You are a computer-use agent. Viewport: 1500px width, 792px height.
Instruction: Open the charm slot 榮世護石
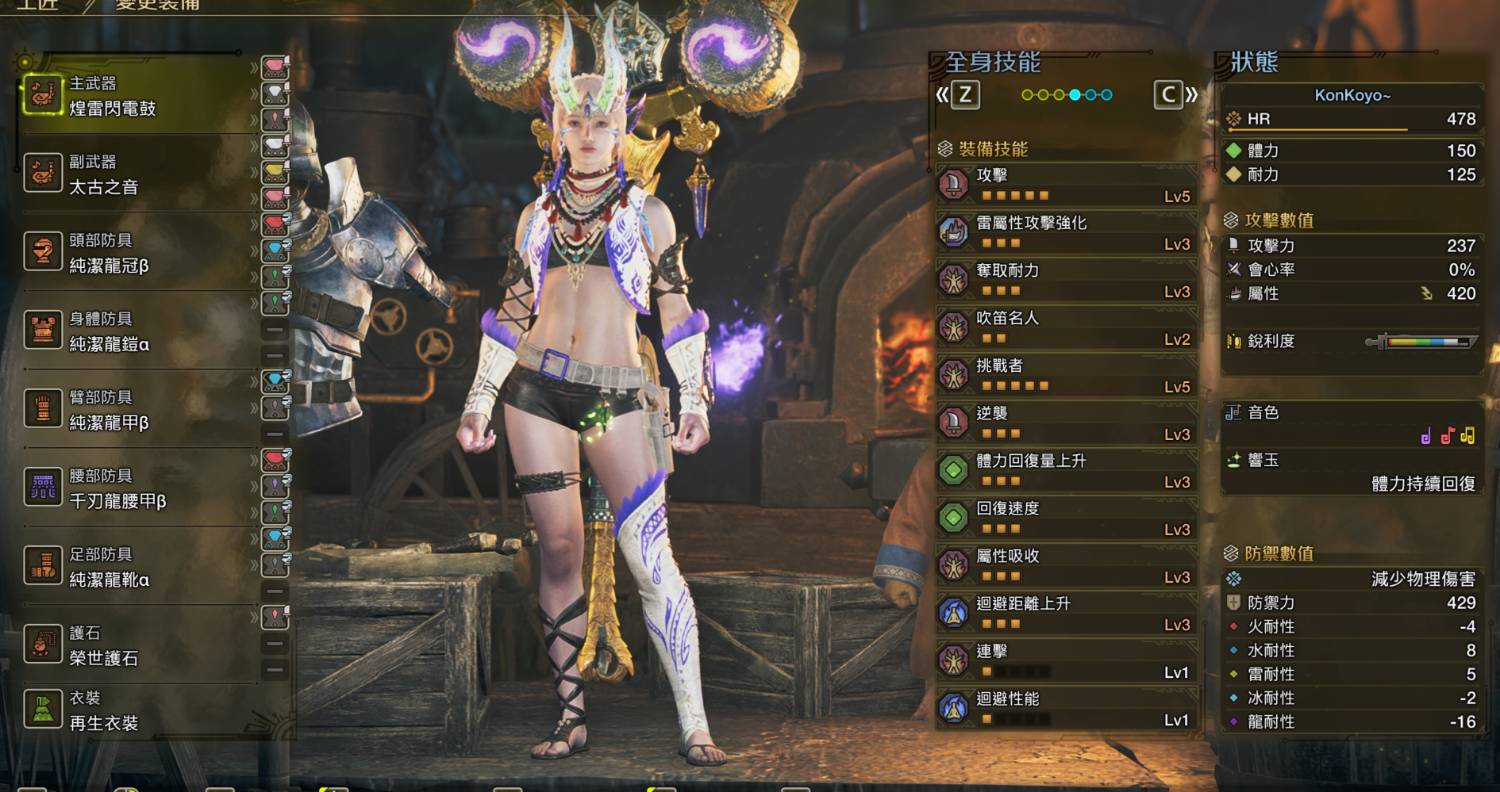tap(135, 645)
